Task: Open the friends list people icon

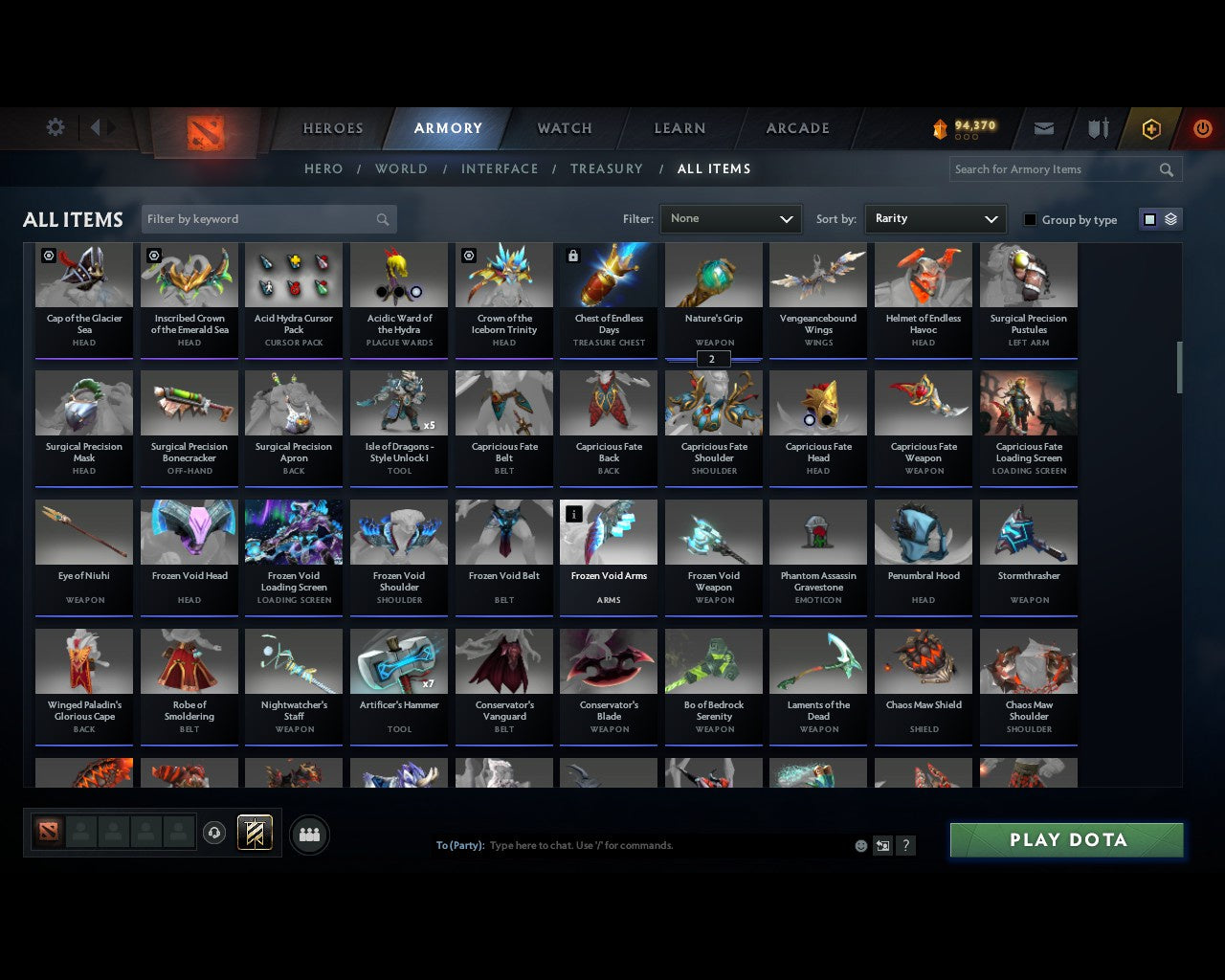Action: [x=308, y=834]
